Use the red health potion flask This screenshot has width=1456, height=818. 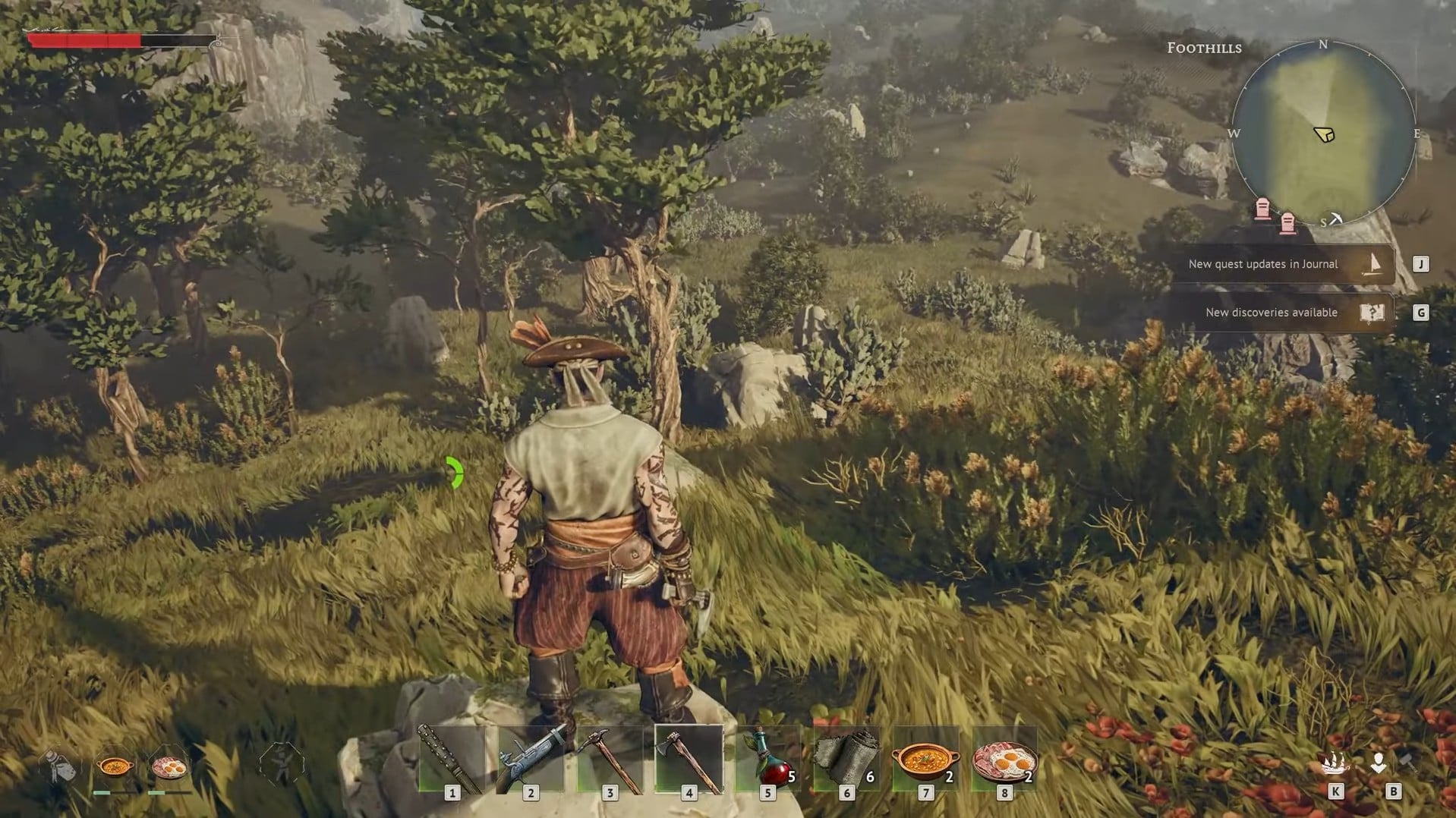click(x=768, y=760)
